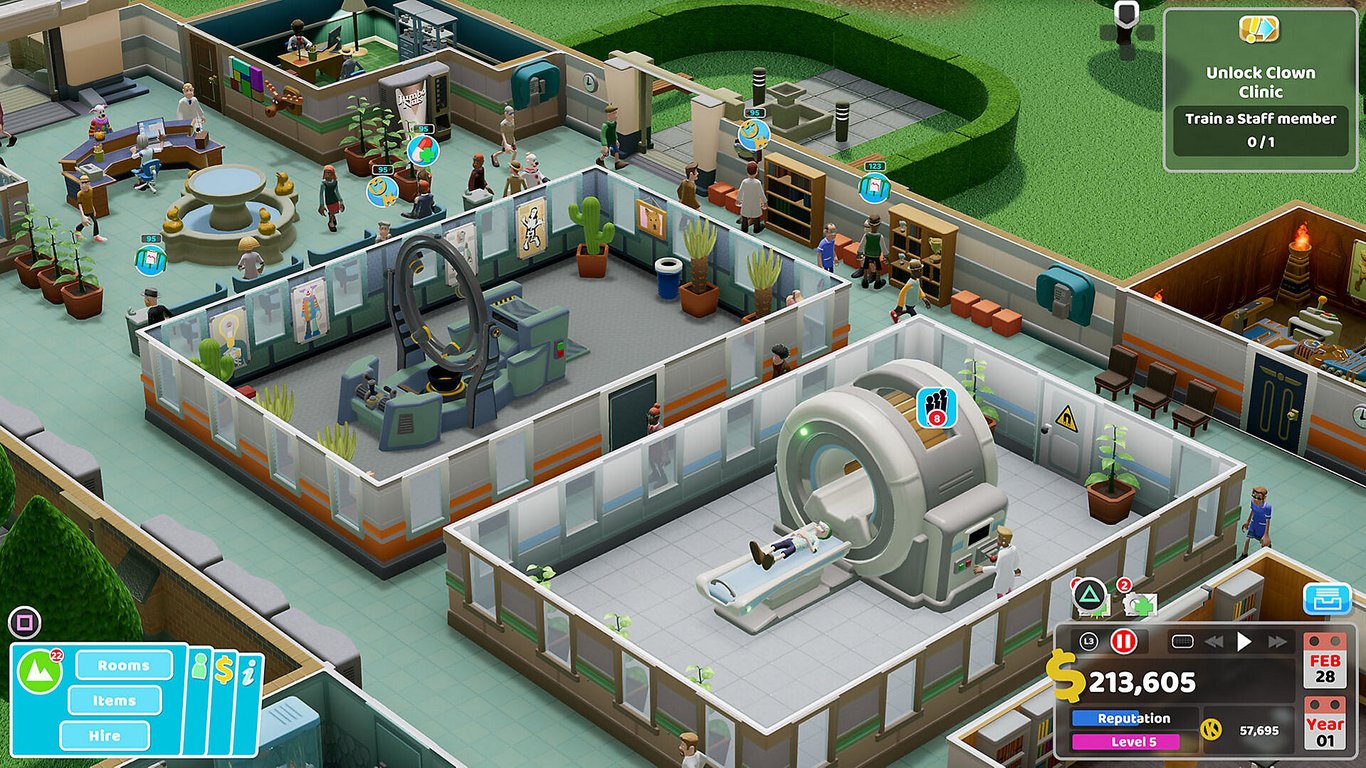The width and height of the screenshot is (1366, 768).
Task: Click the FEB 28 calendar page
Action: click(1326, 667)
